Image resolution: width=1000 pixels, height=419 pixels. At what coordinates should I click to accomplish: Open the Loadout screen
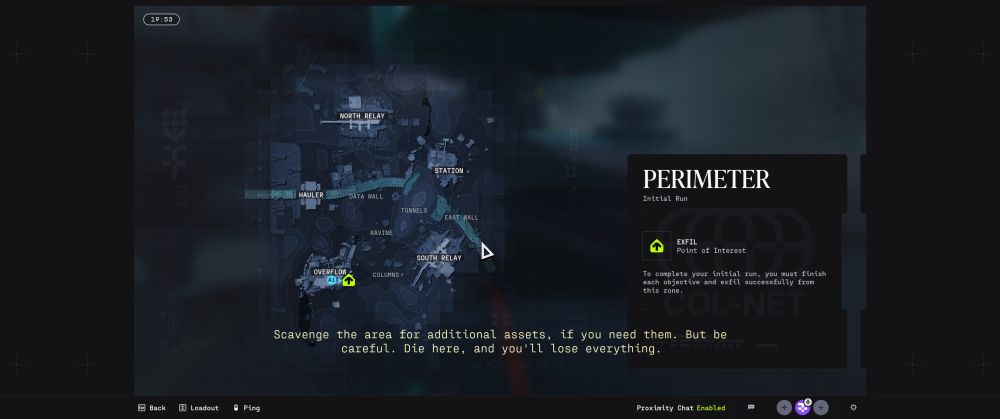tap(198, 408)
